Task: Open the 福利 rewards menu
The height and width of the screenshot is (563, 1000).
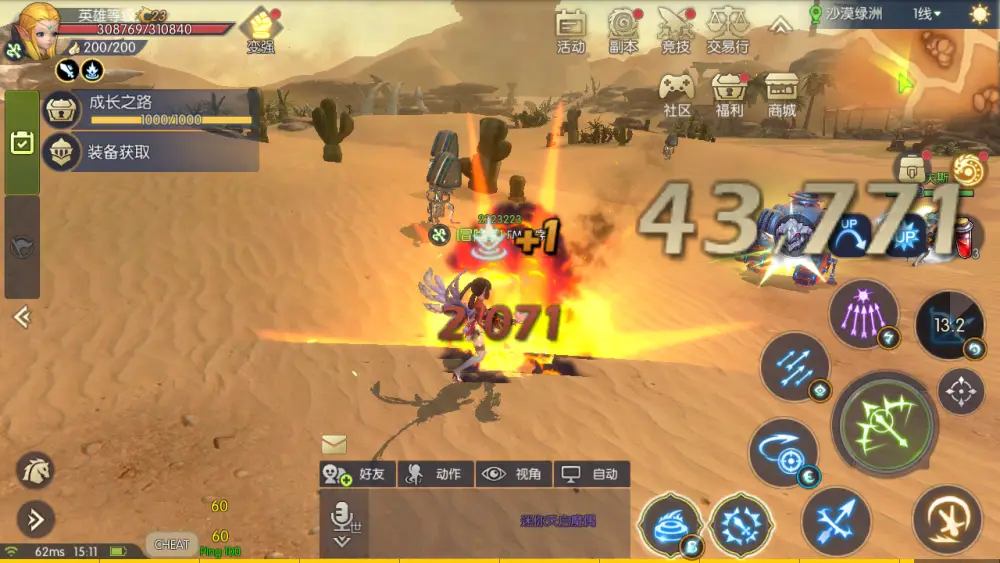Action: 729,95
